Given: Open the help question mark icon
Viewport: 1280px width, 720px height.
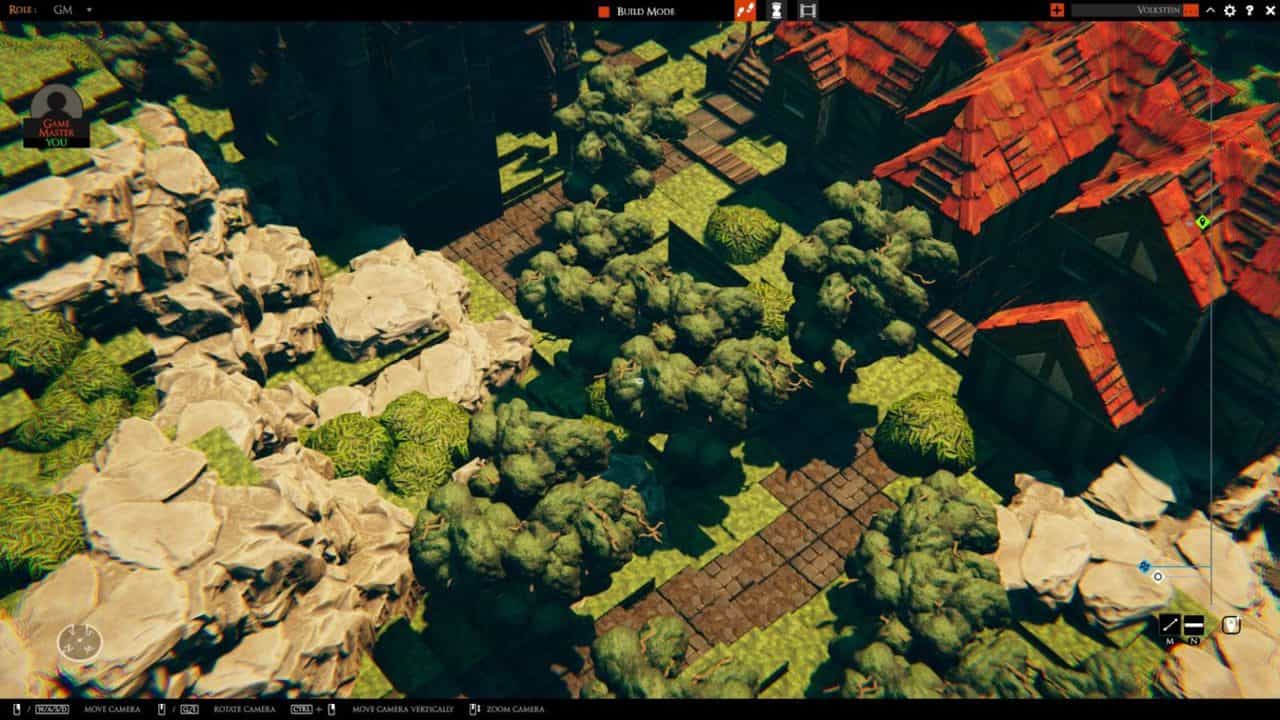Looking at the screenshot, I should pos(1249,10).
